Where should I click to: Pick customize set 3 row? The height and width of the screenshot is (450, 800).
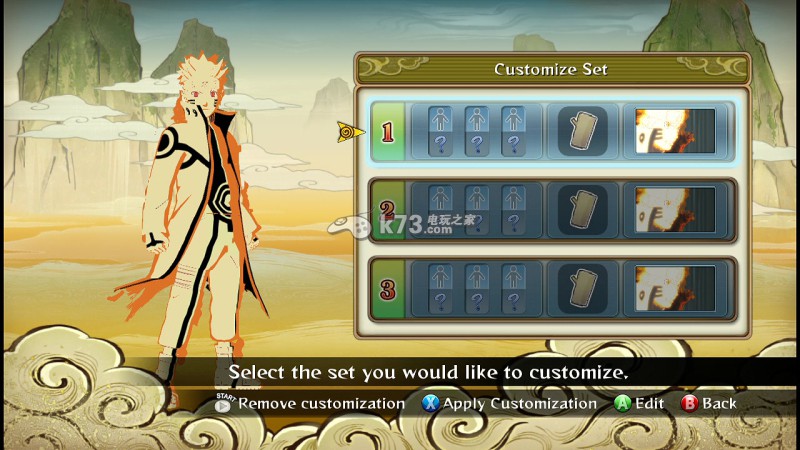[388, 289]
